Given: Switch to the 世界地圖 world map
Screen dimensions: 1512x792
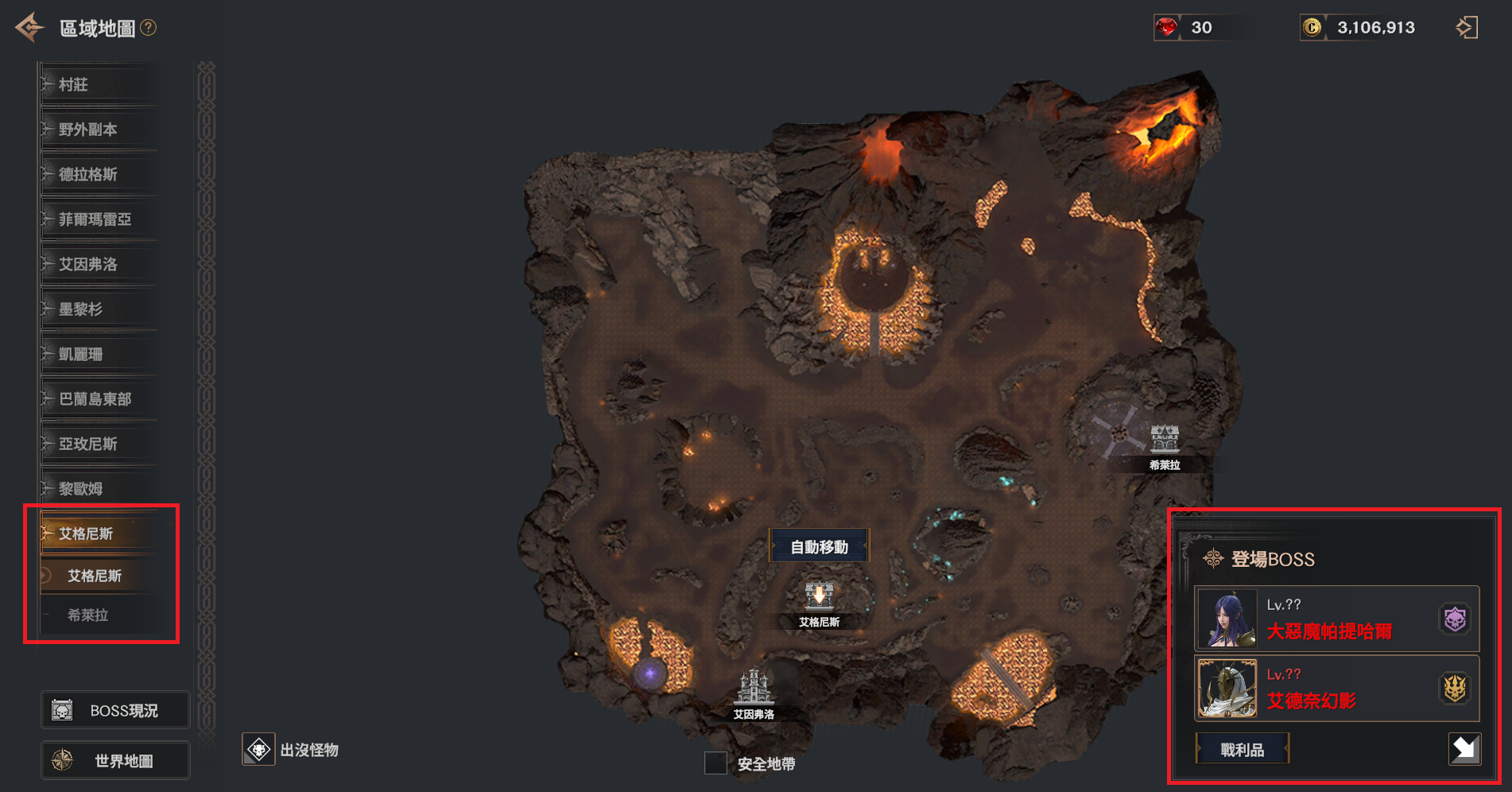Looking at the screenshot, I should pyautogui.click(x=115, y=761).
